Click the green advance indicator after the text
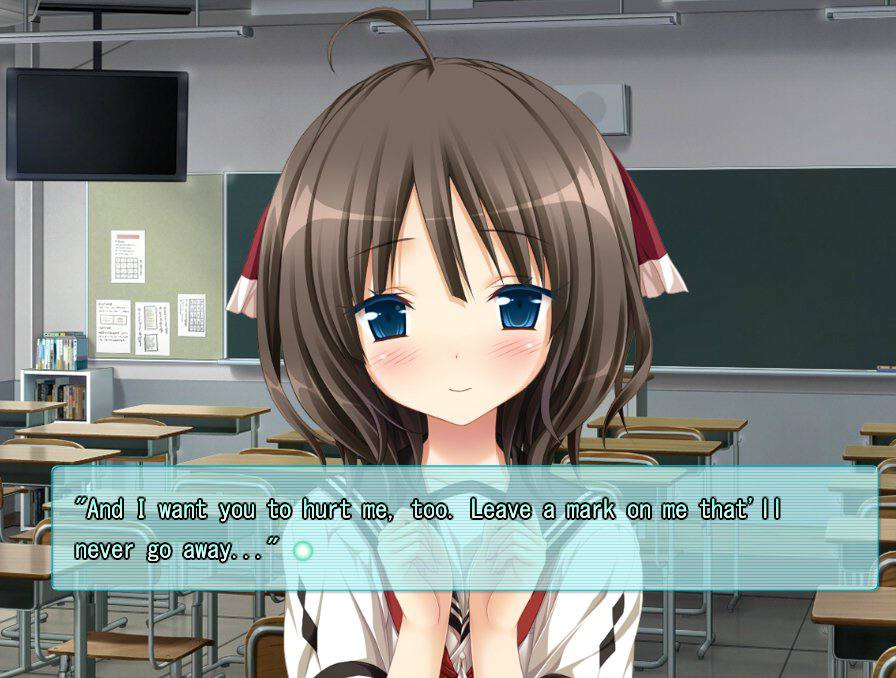The width and height of the screenshot is (896, 678). (x=304, y=551)
